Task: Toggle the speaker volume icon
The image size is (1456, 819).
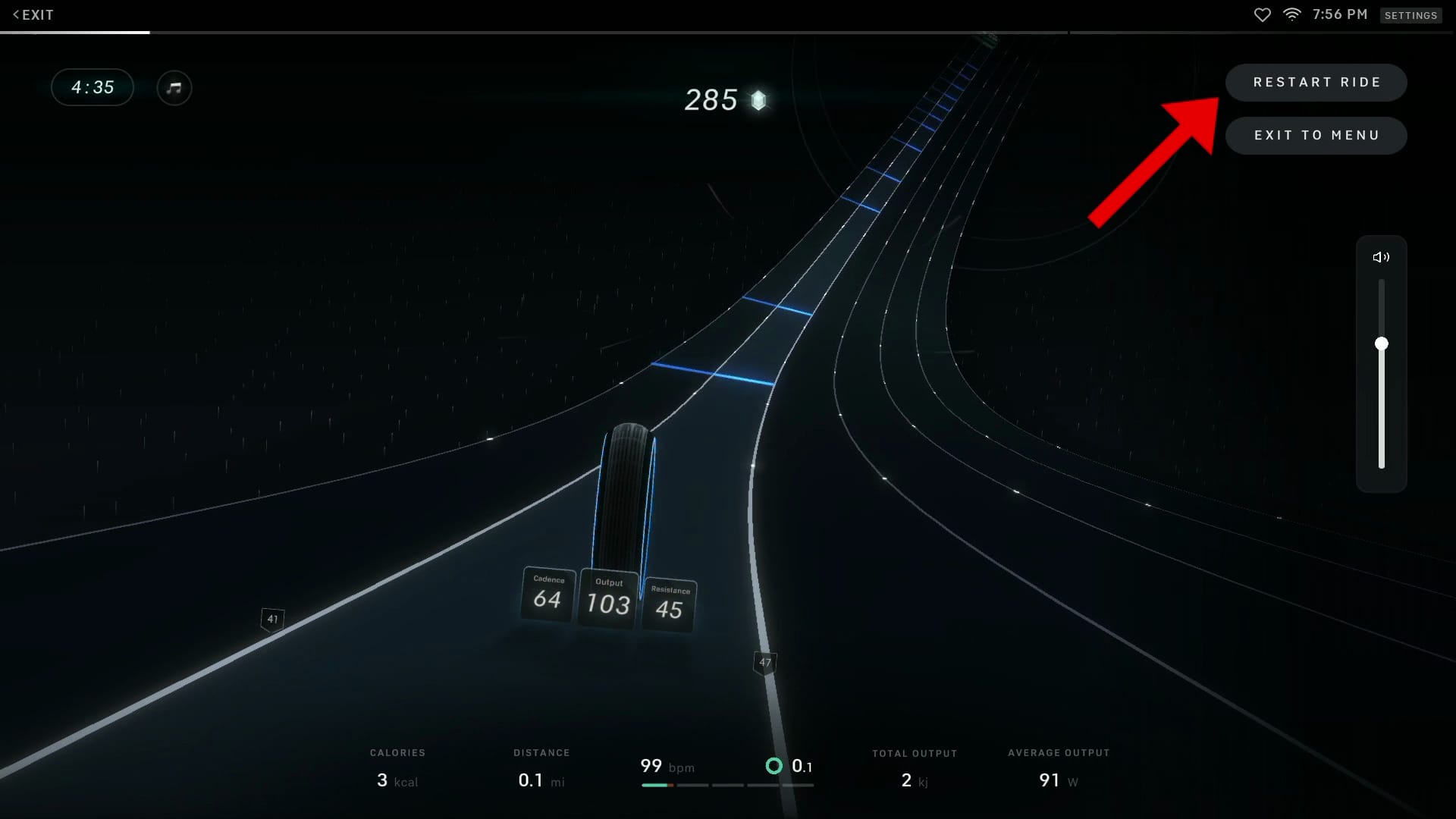Action: click(1381, 258)
